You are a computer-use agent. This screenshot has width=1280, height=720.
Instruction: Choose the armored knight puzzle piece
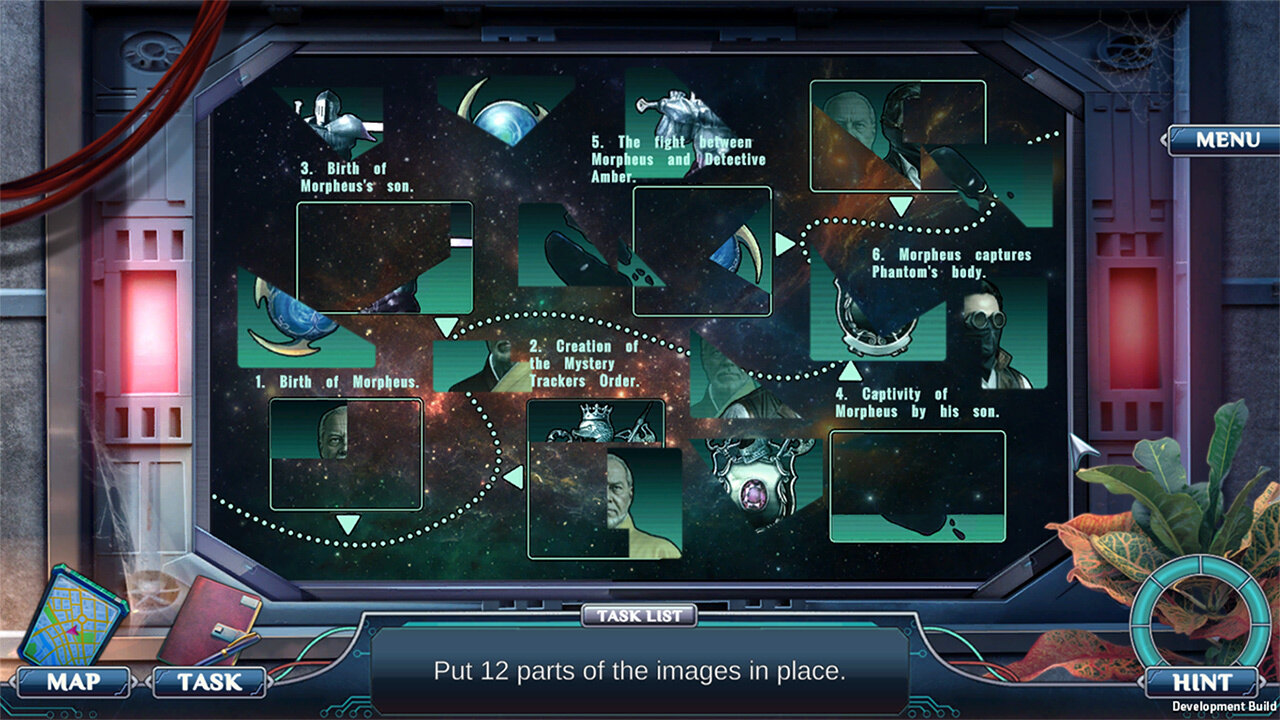click(x=333, y=121)
